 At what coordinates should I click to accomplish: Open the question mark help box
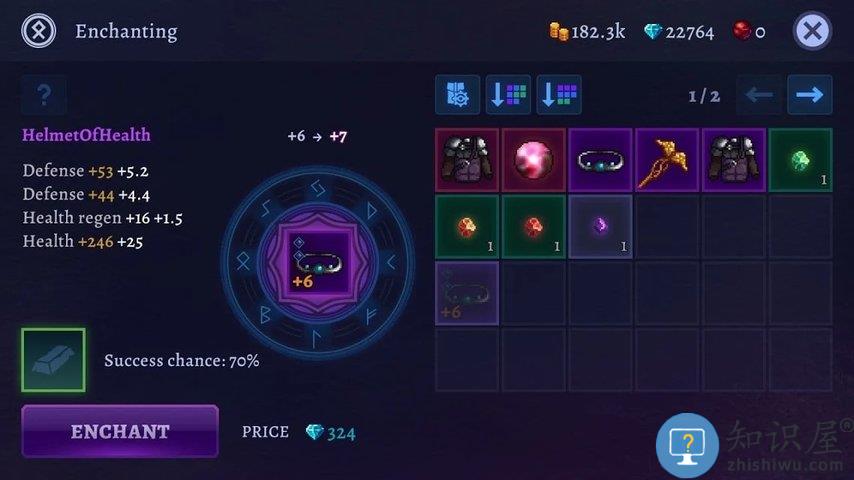44,95
